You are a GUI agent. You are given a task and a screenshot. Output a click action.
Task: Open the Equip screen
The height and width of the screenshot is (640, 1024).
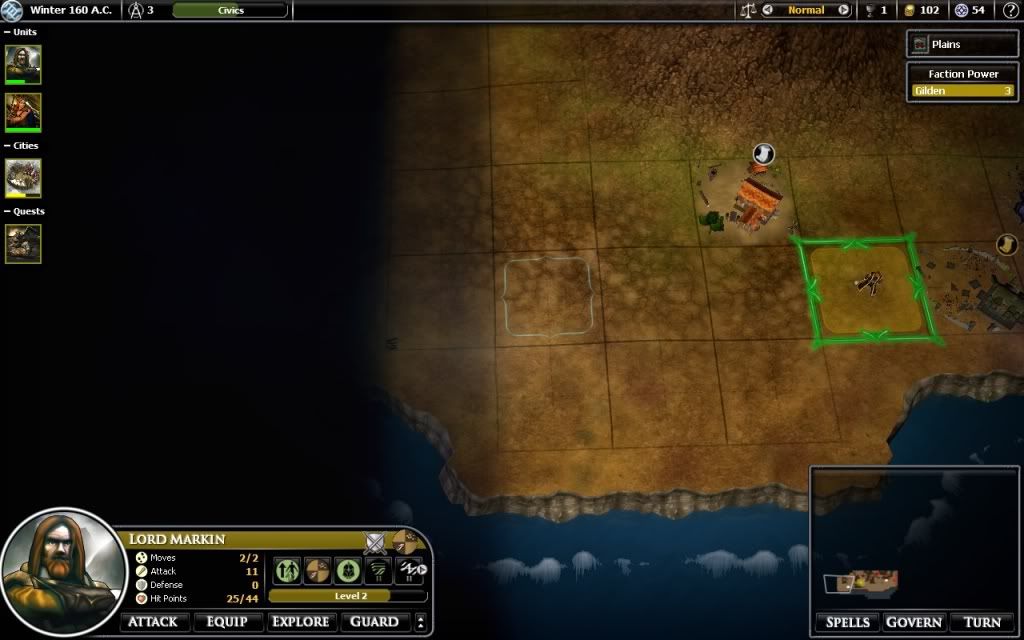click(x=226, y=622)
